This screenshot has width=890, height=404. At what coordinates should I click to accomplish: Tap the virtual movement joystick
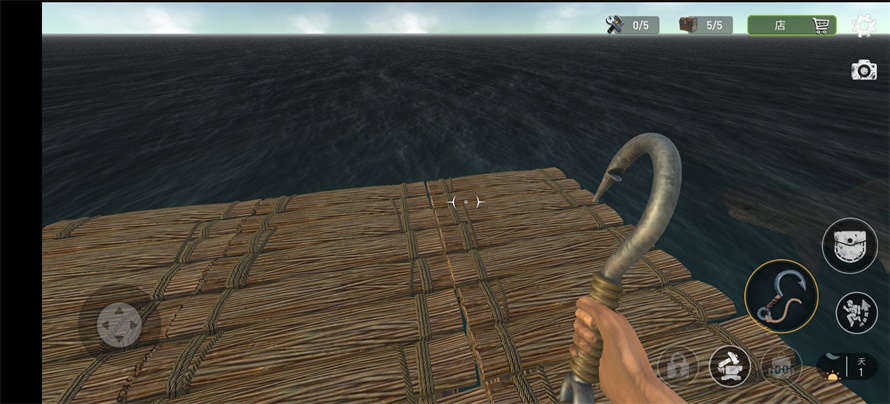pyautogui.click(x=119, y=324)
